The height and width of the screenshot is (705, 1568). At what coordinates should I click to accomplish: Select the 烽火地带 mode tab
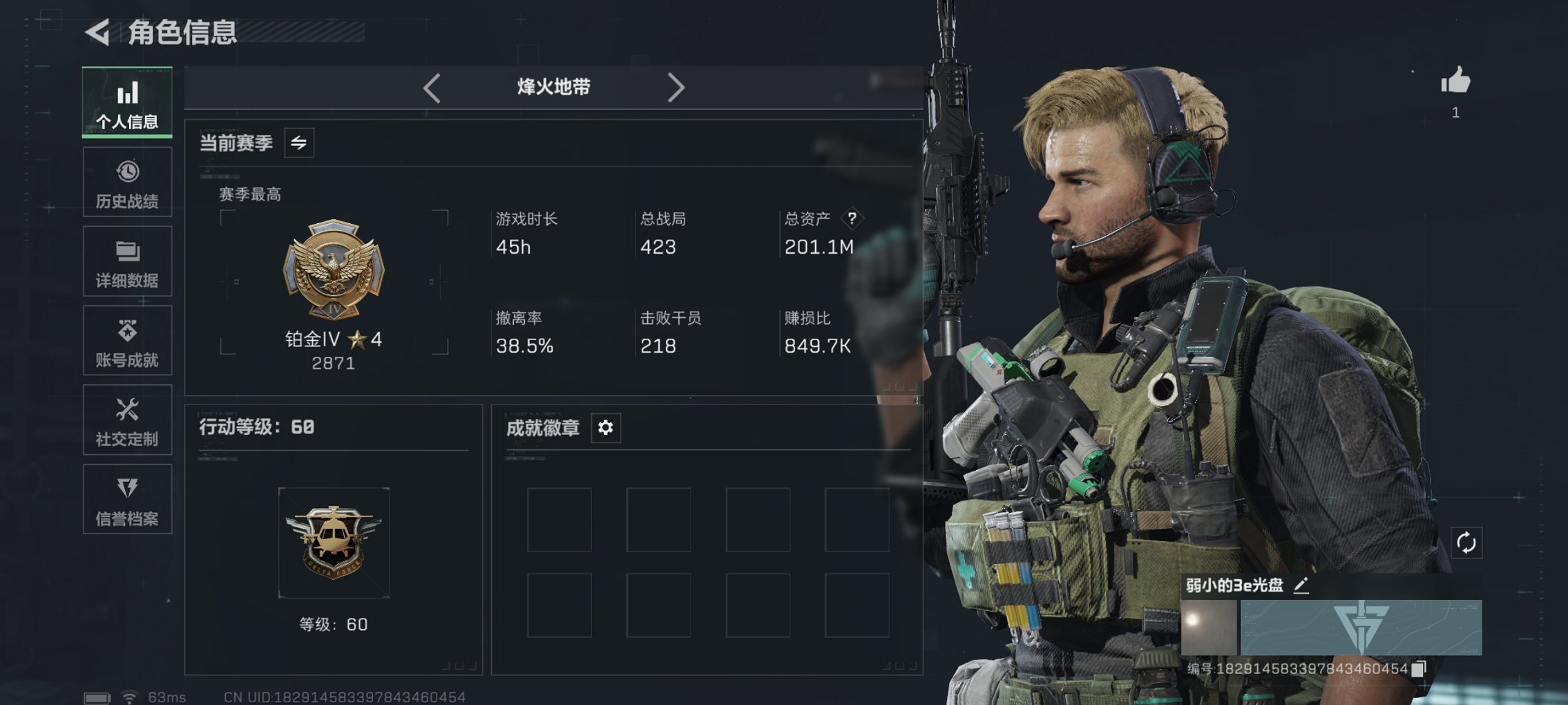pos(553,88)
